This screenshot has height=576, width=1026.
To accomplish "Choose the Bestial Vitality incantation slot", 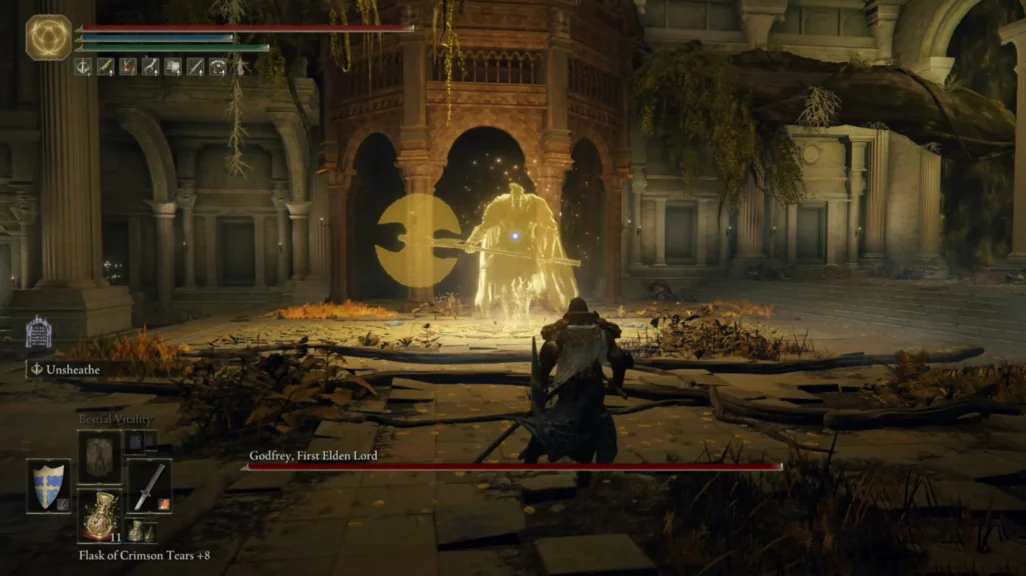I will tap(99, 456).
